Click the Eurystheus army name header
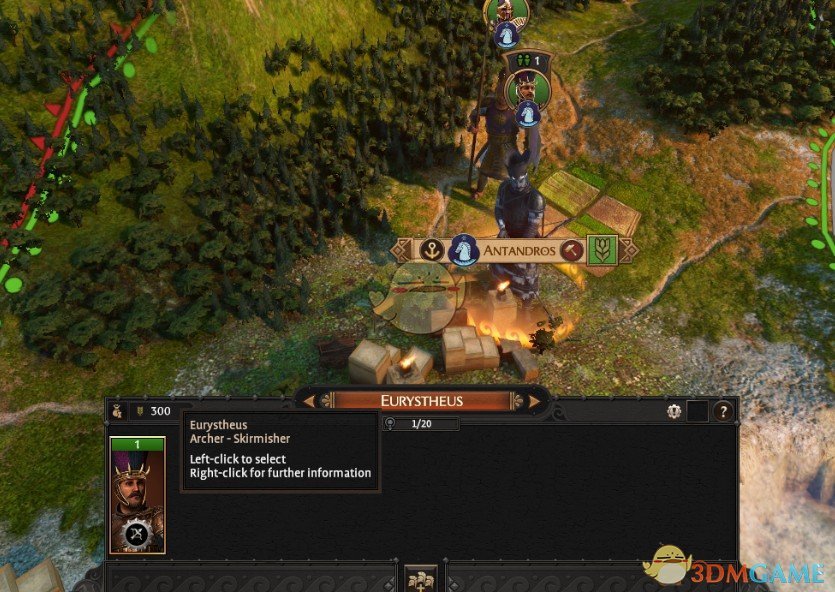 422,401
